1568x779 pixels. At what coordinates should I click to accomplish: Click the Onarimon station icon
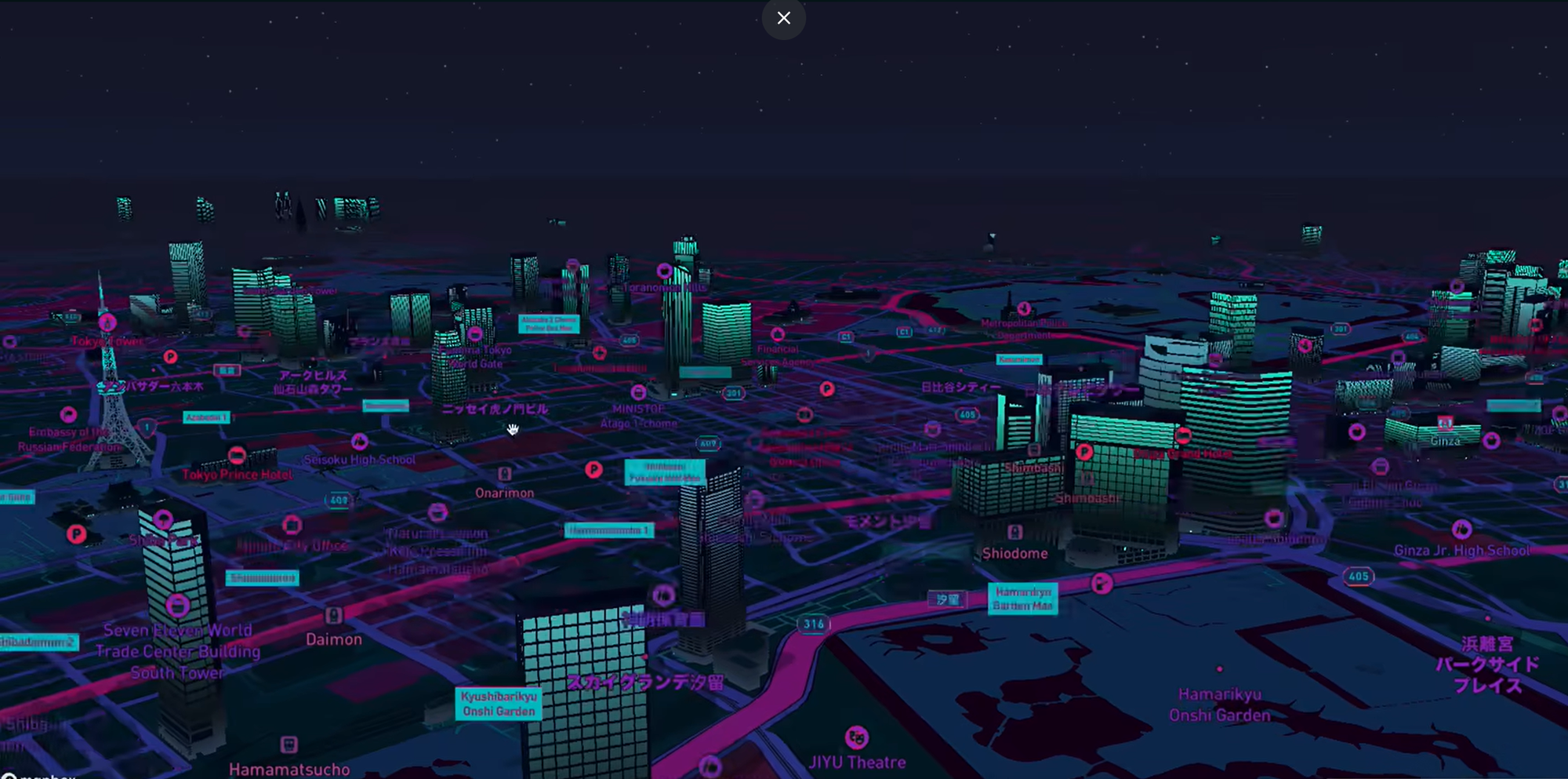pos(504,474)
